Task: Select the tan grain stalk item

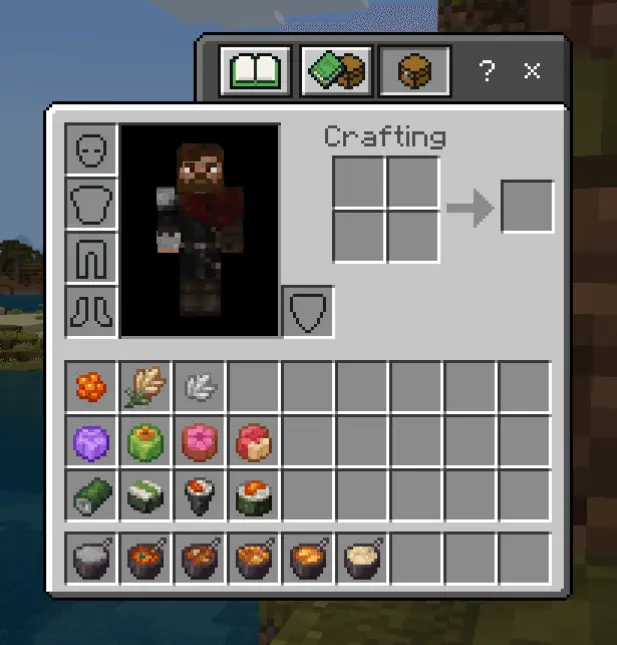Action: [146, 387]
